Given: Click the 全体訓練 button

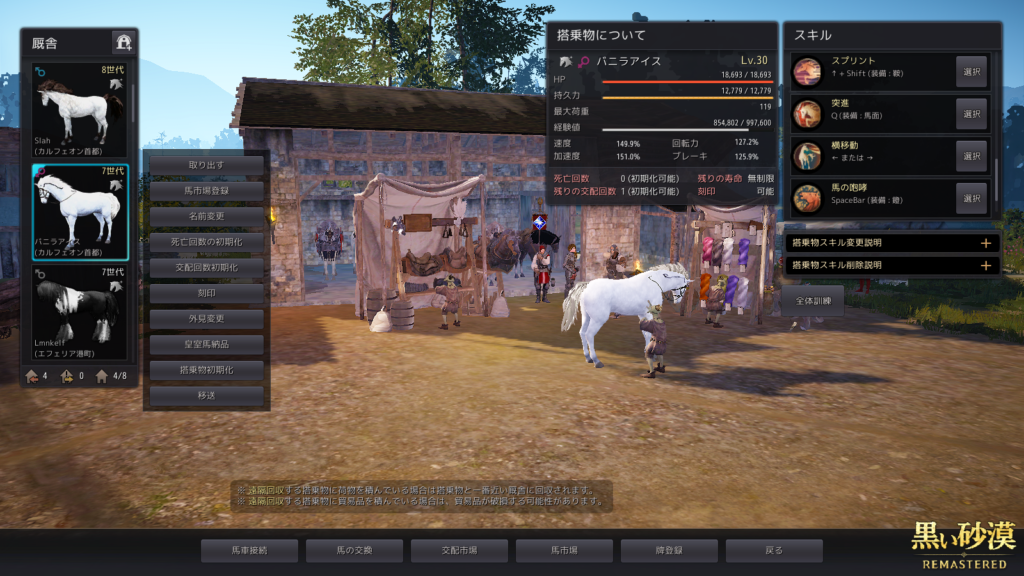Looking at the screenshot, I should point(812,301).
